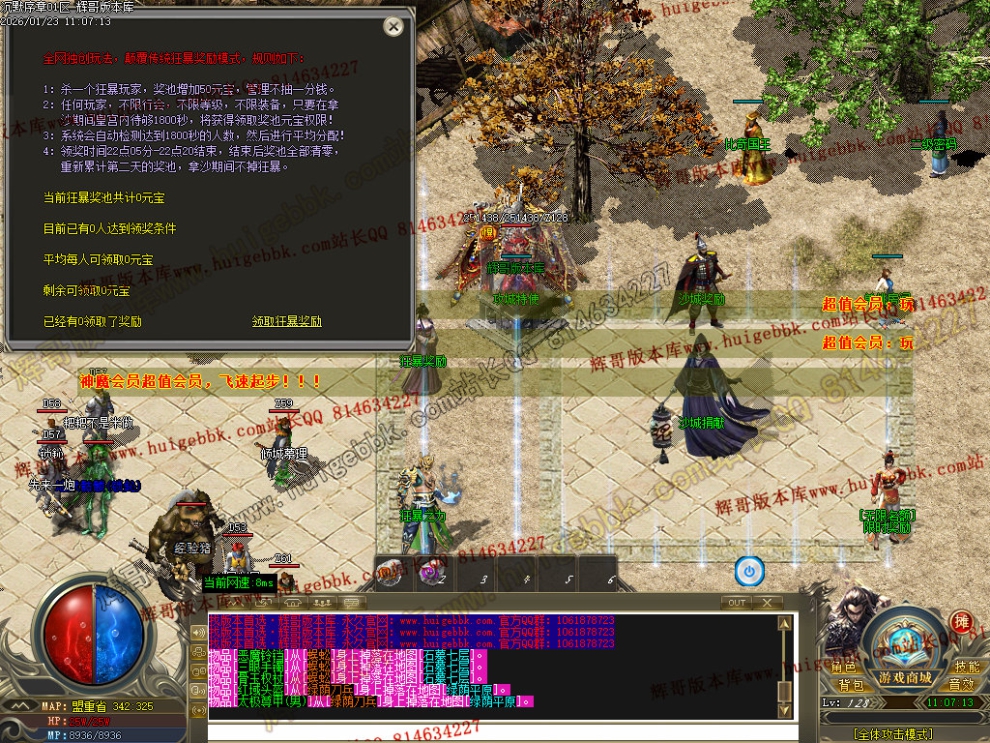Toggle the 音效 sound effects button
The image size is (990, 743).
pyautogui.click(x=961, y=685)
